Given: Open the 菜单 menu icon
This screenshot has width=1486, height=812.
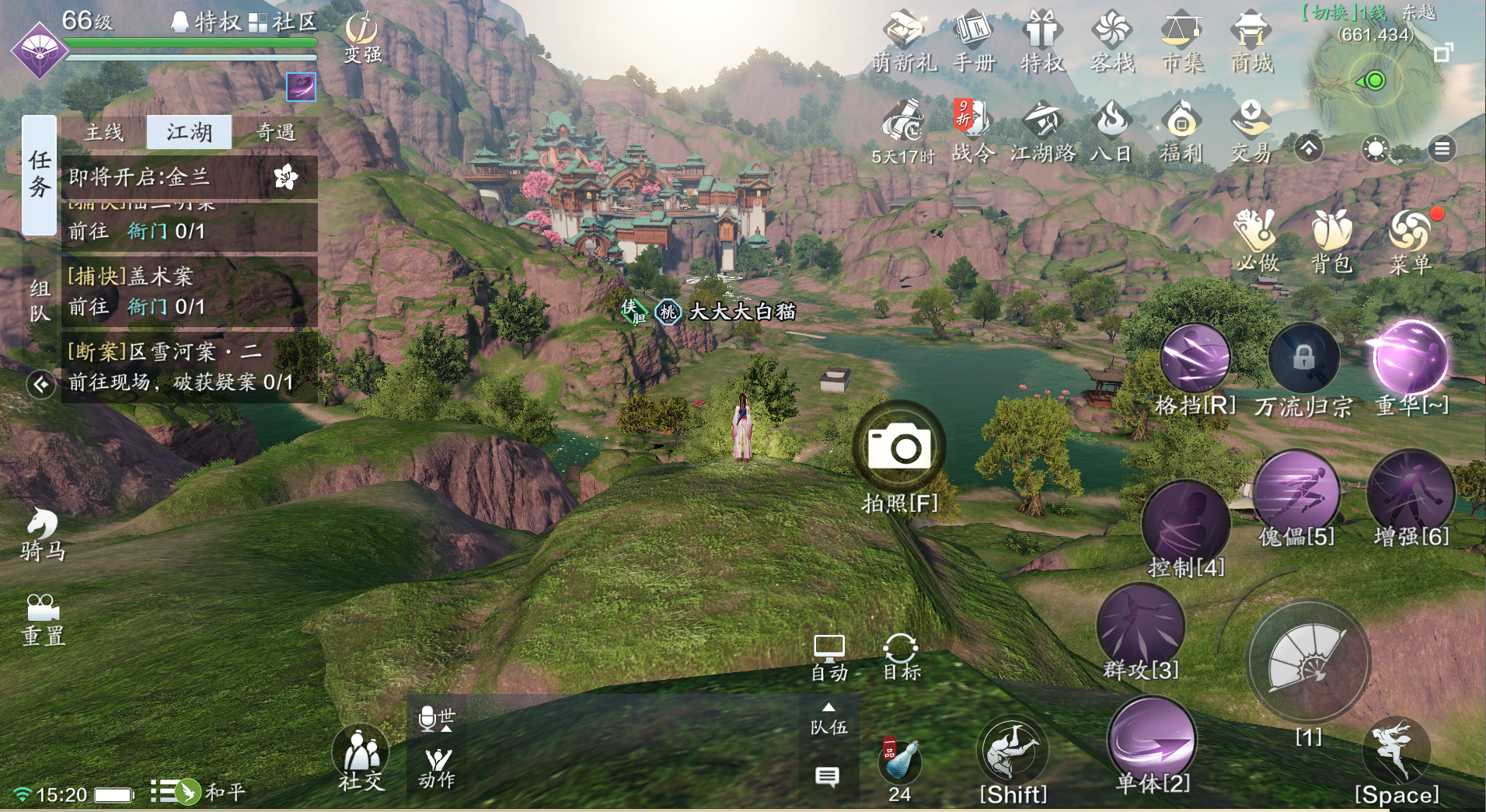Looking at the screenshot, I should [1411, 239].
